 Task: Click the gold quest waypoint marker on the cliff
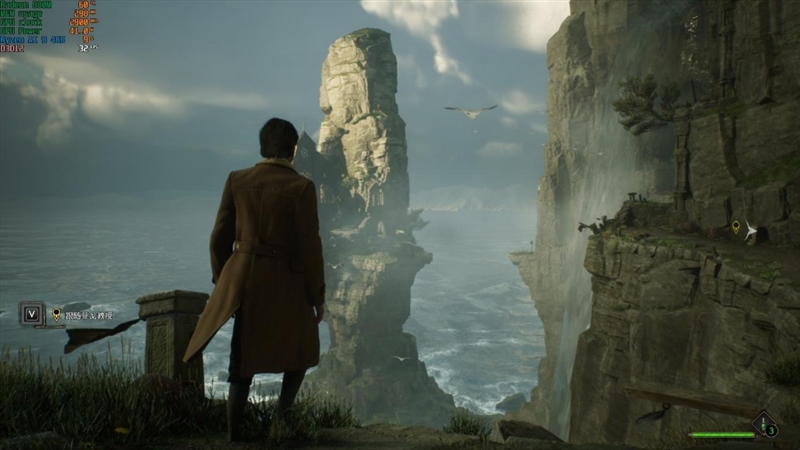click(736, 229)
